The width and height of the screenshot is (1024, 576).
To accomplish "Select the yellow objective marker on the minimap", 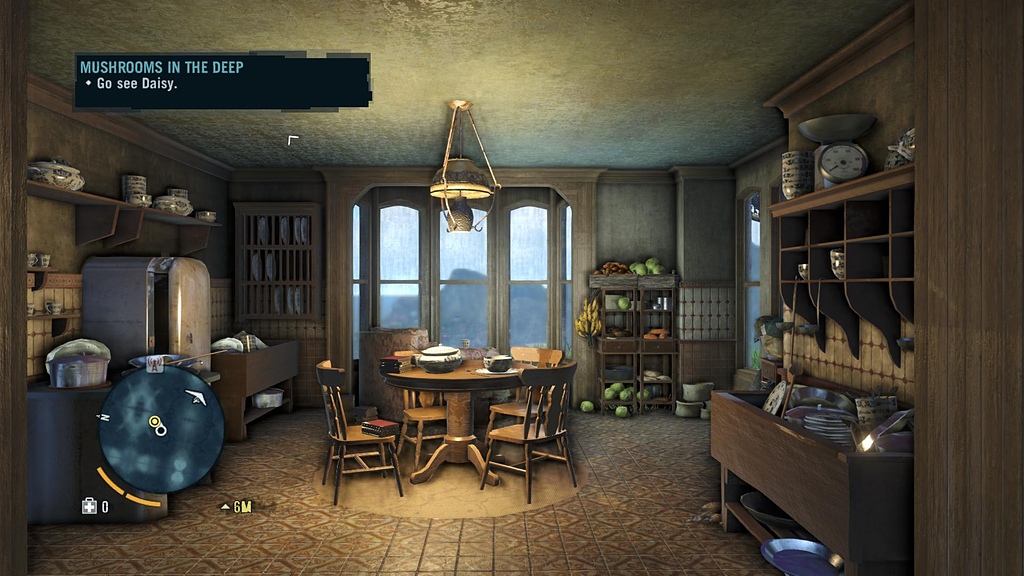I will coord(156,423).
